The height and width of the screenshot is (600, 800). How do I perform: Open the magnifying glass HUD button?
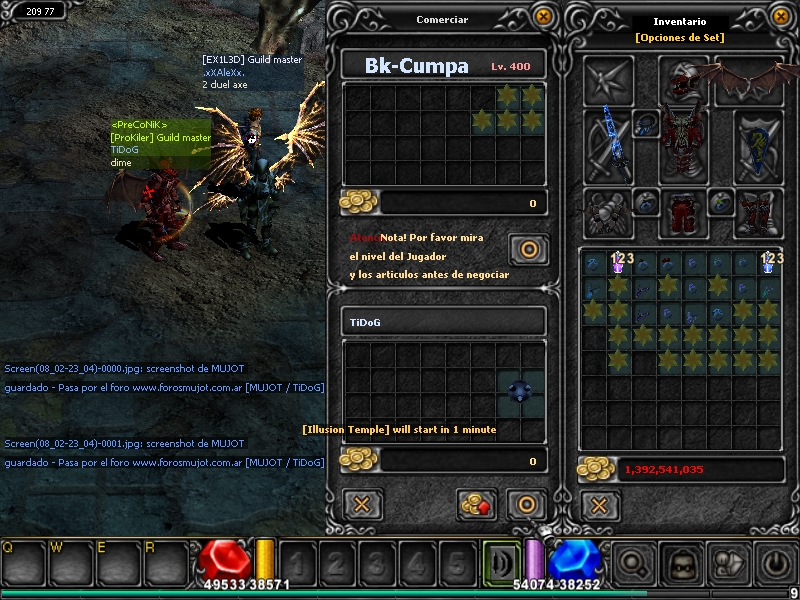coord(633,563)
